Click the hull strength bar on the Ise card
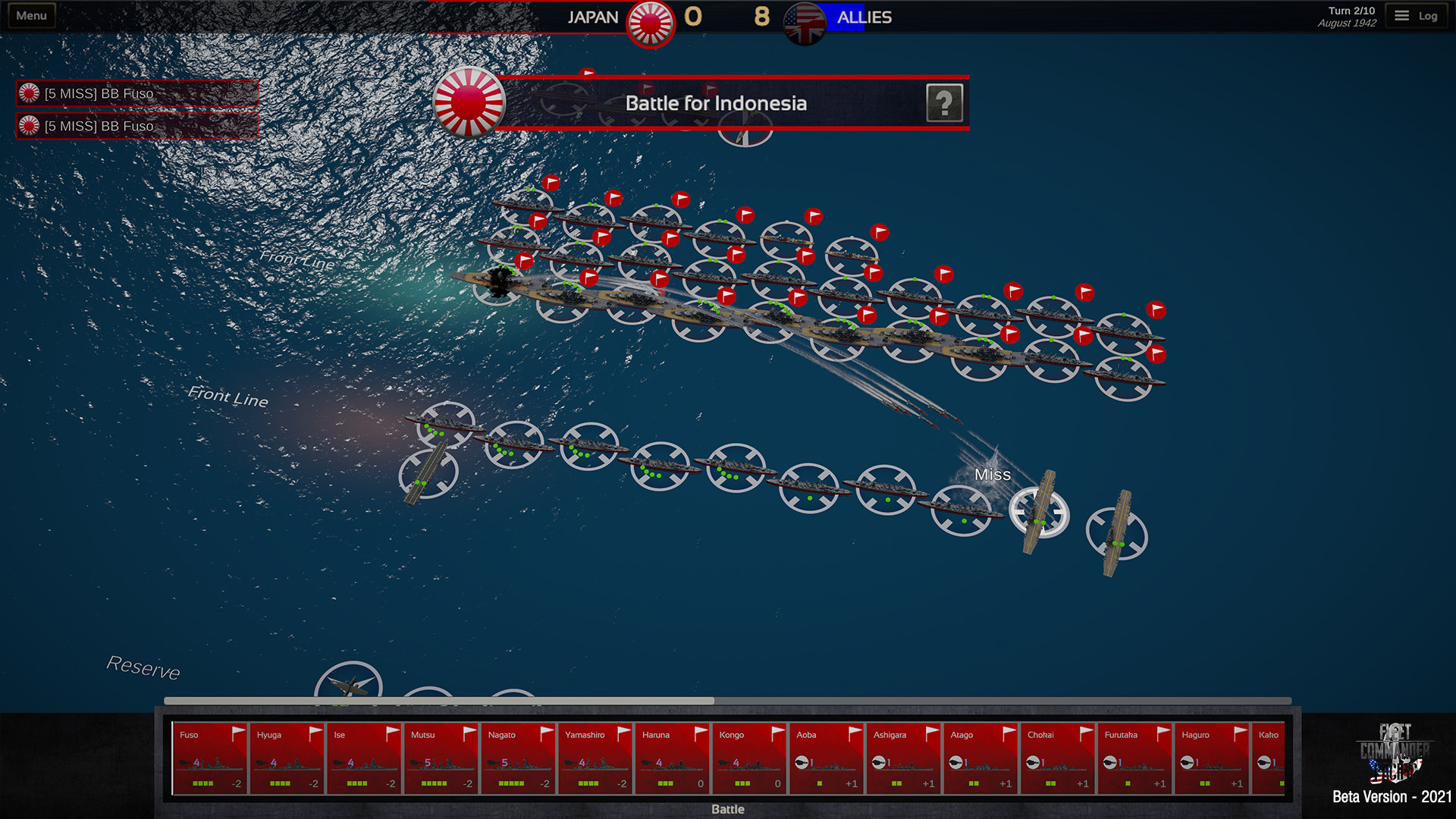Image resolution: width=1456 pixels, height=819 pixels. coord(356,782)
